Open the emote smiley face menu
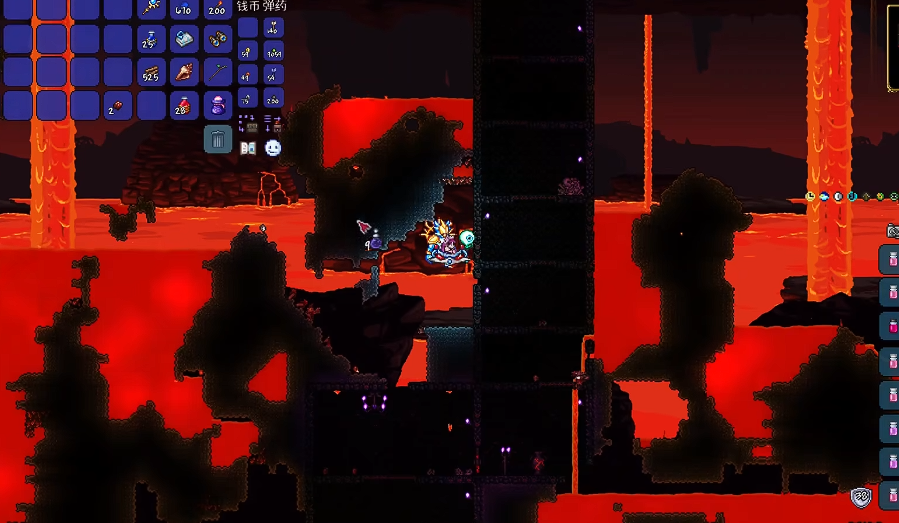899x523 pixels. (272, 148)
